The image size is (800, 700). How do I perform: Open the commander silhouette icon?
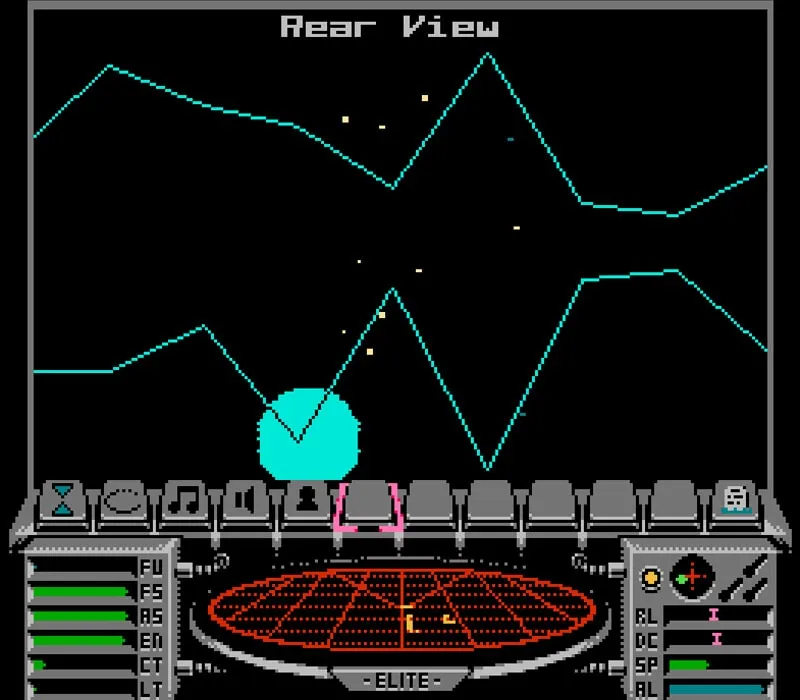point(306,498)
